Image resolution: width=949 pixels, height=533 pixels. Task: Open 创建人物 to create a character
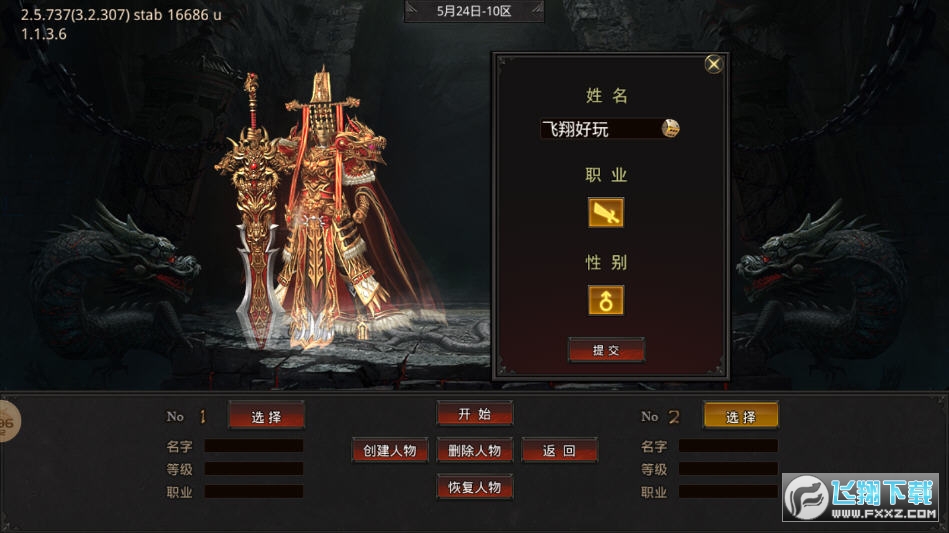pyautogui.click(x=390, y=450)
